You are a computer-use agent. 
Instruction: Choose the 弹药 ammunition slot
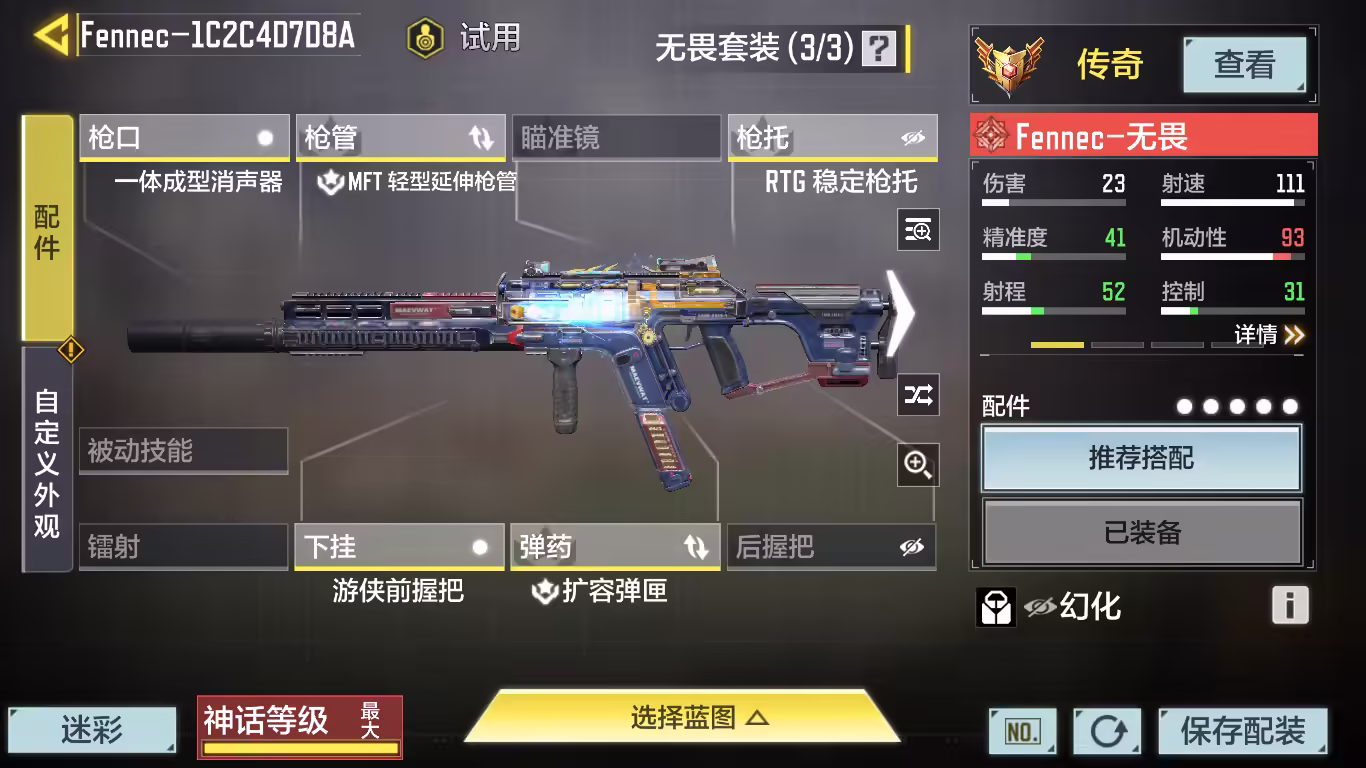[x=615, y=547]
